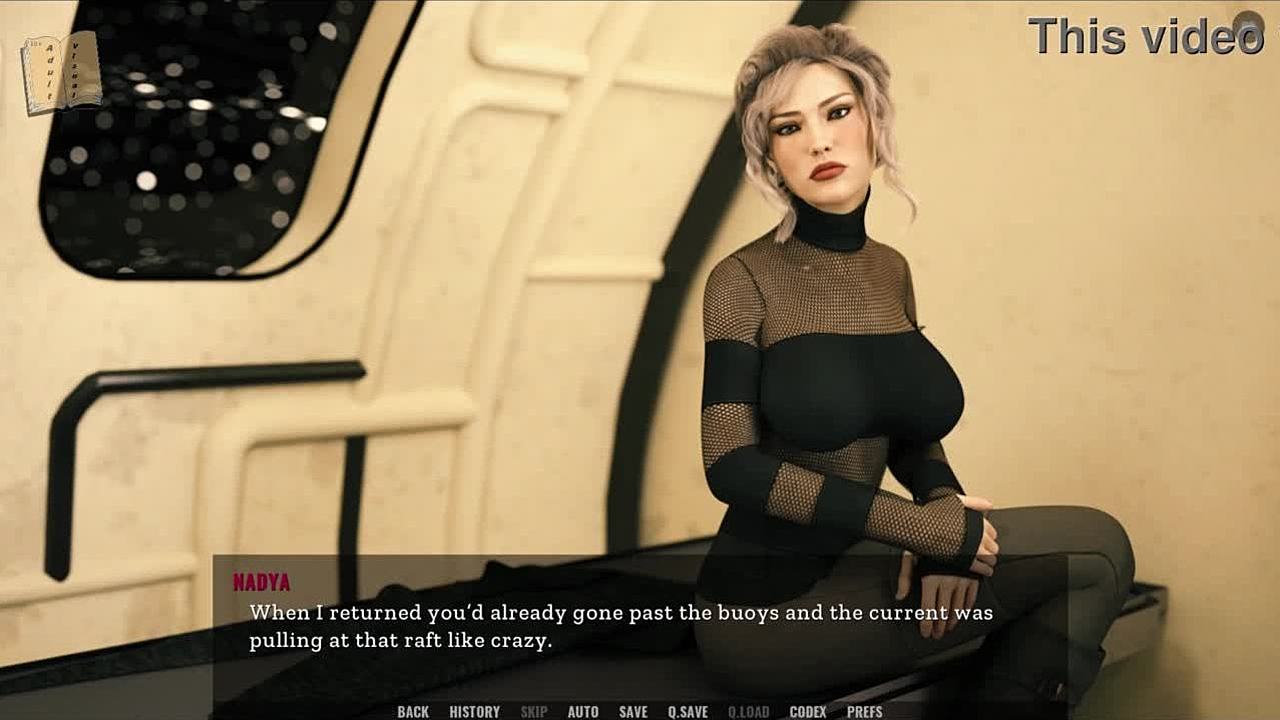Open the Prefs settings menu
Image resolution: width=1280 pixels, height=720 pixels.
tap(865, 711)
